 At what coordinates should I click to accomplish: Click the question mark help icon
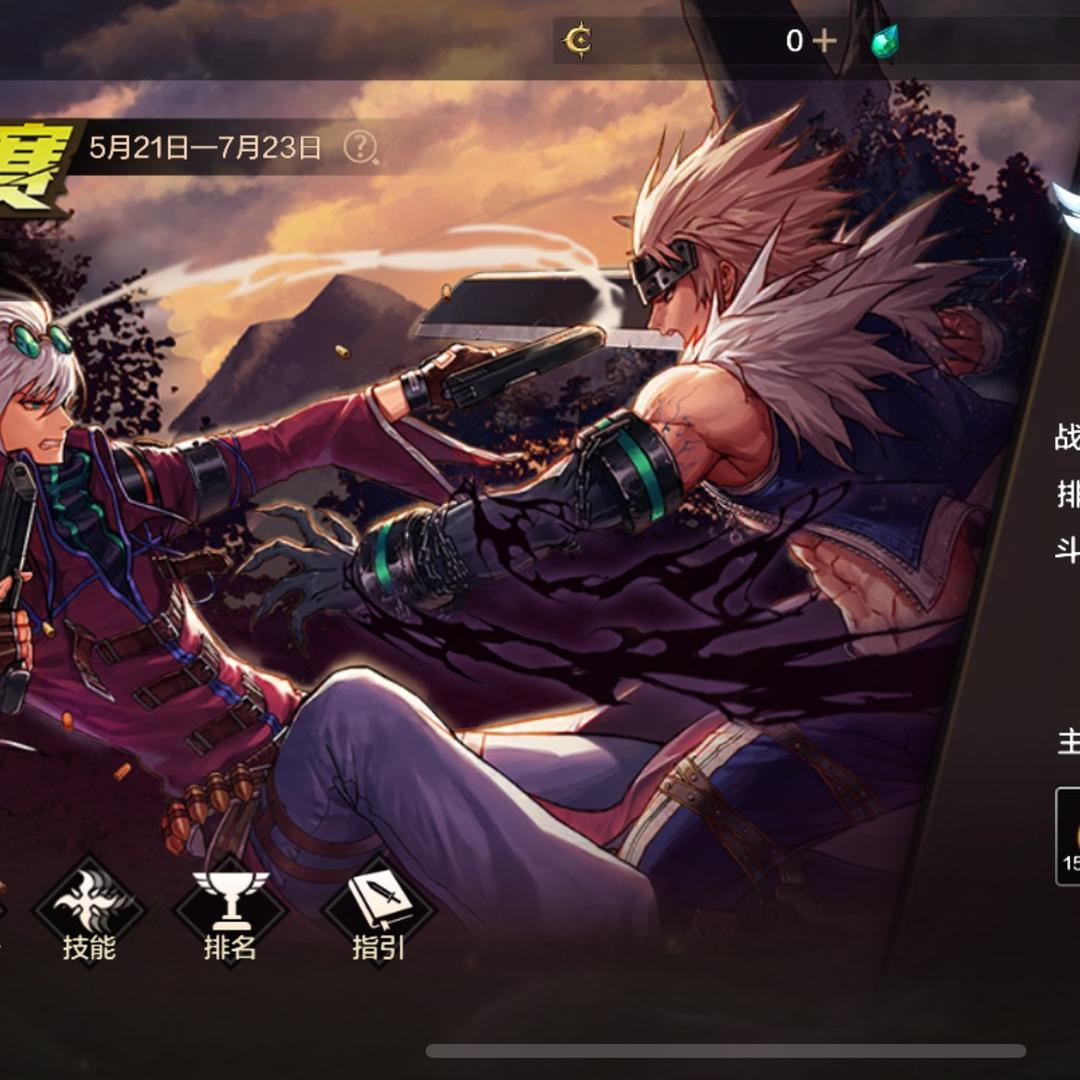[360, 148]
